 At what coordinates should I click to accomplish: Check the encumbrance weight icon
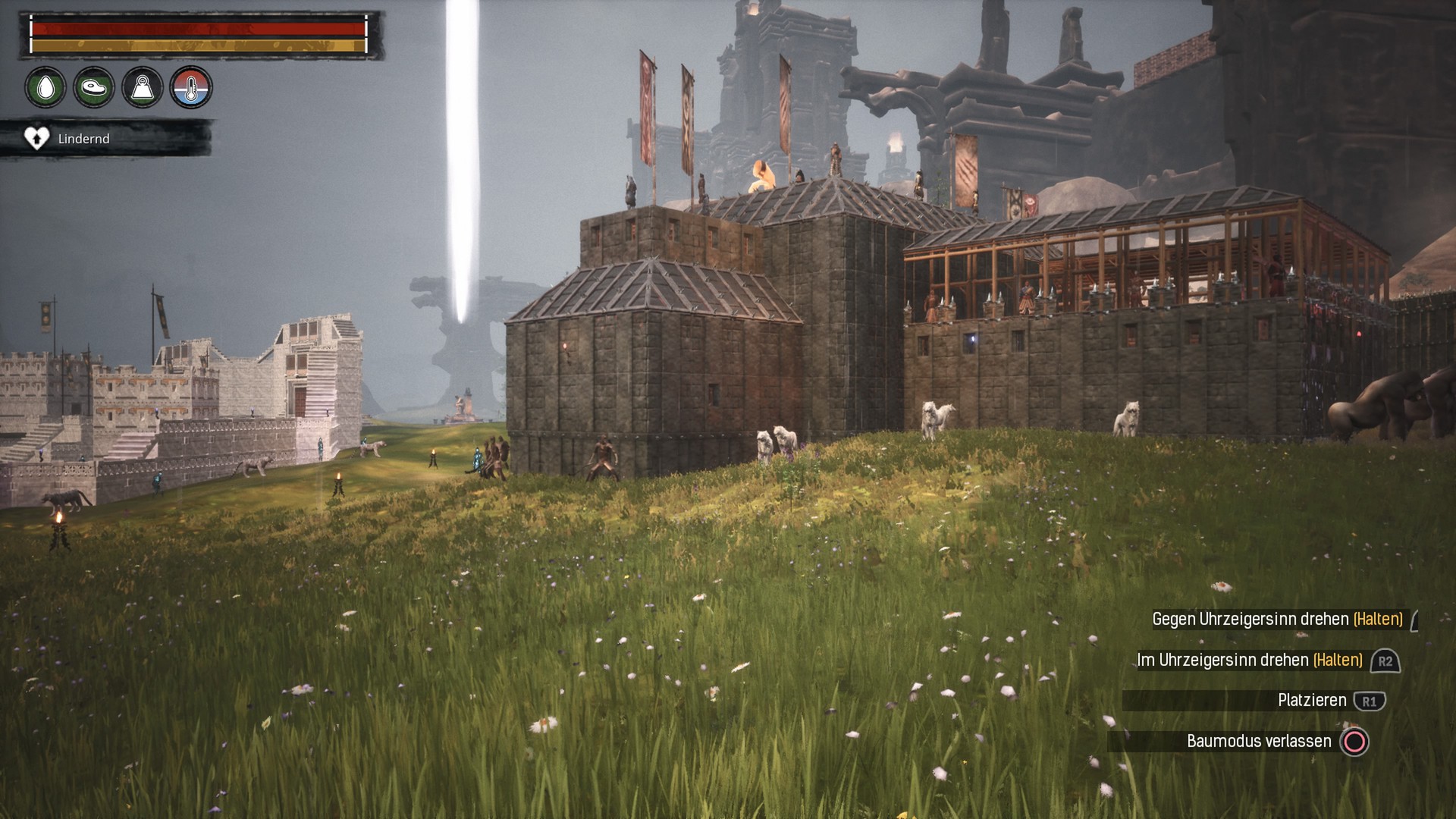click(x=143, y=88)
